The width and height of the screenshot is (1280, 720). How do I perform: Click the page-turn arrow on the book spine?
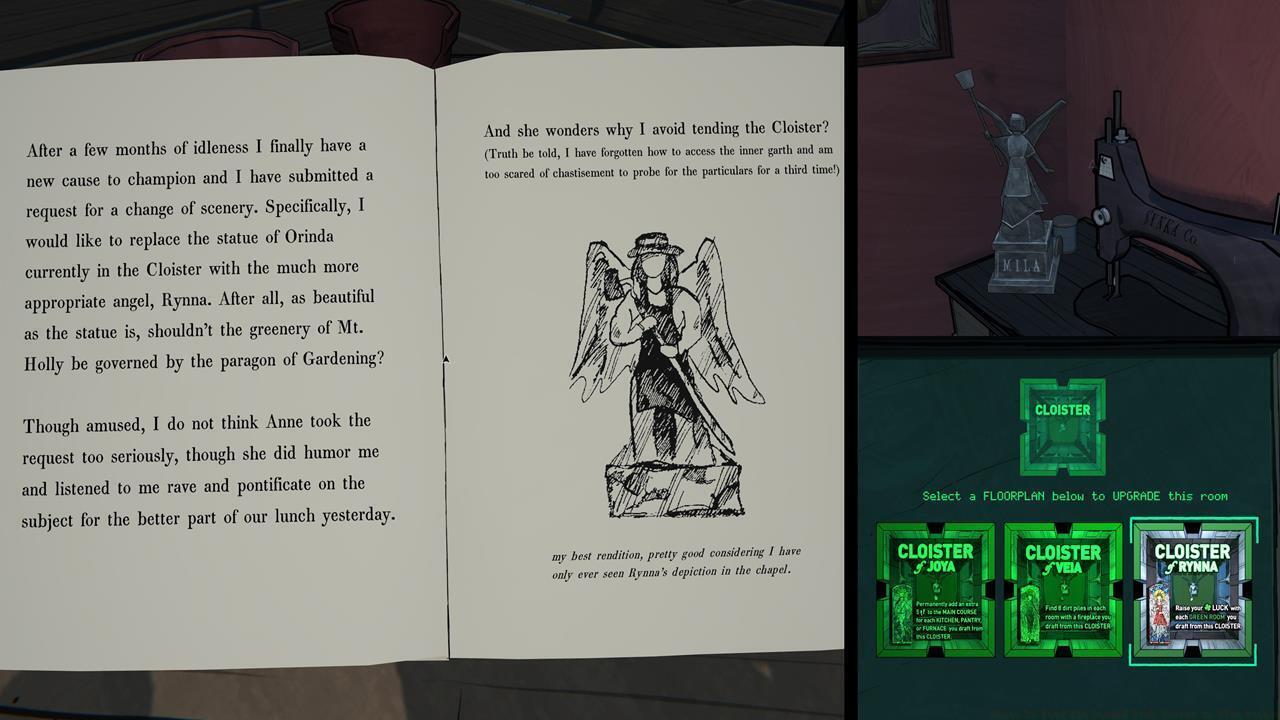(x=447, y=358)
